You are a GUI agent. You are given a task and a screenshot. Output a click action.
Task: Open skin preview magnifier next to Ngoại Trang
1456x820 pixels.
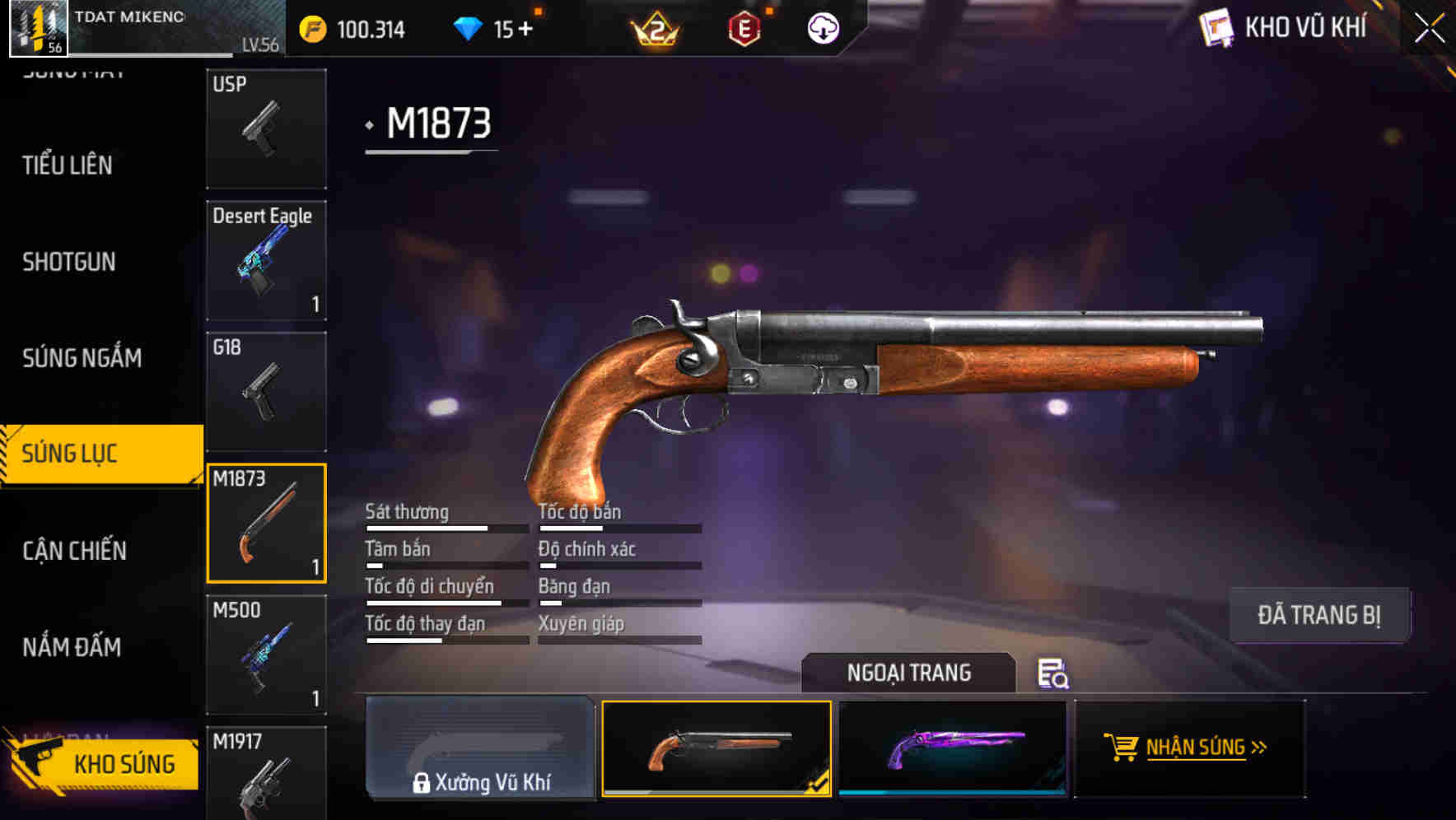[1052, 675]
